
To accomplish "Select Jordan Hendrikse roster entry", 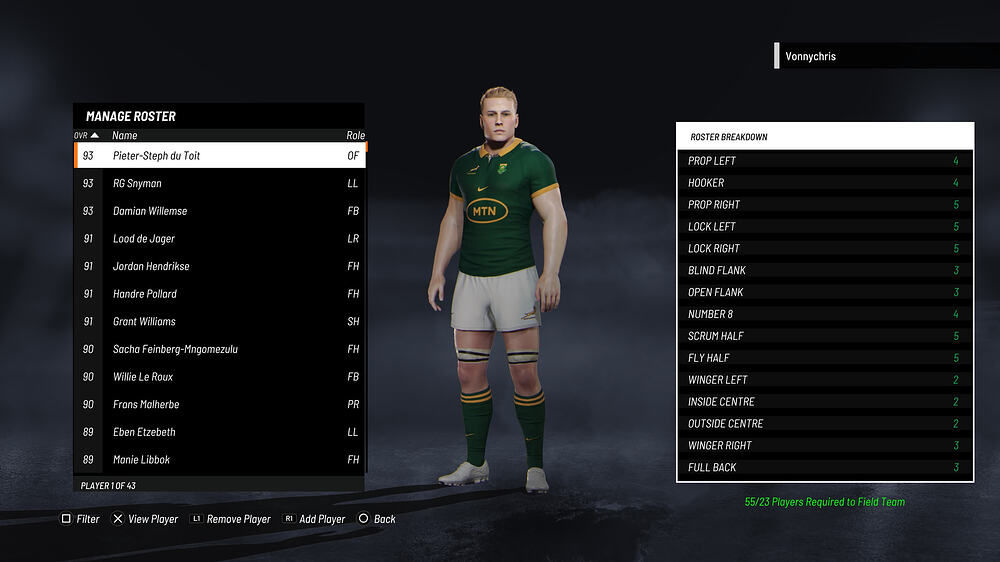I will pyautogui.click(x=220, y=267).
